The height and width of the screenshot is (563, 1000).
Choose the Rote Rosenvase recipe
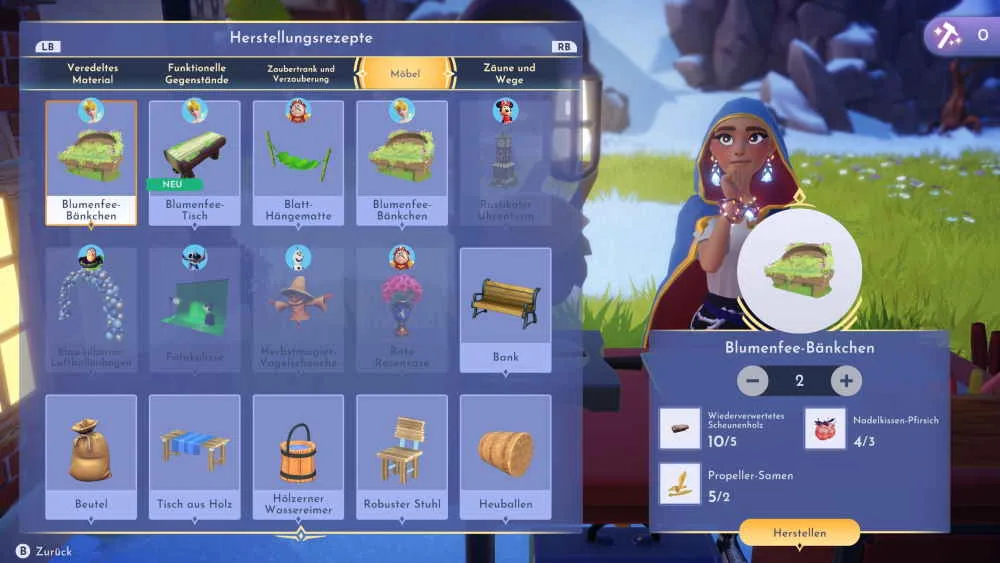click(x=401, y=310)
